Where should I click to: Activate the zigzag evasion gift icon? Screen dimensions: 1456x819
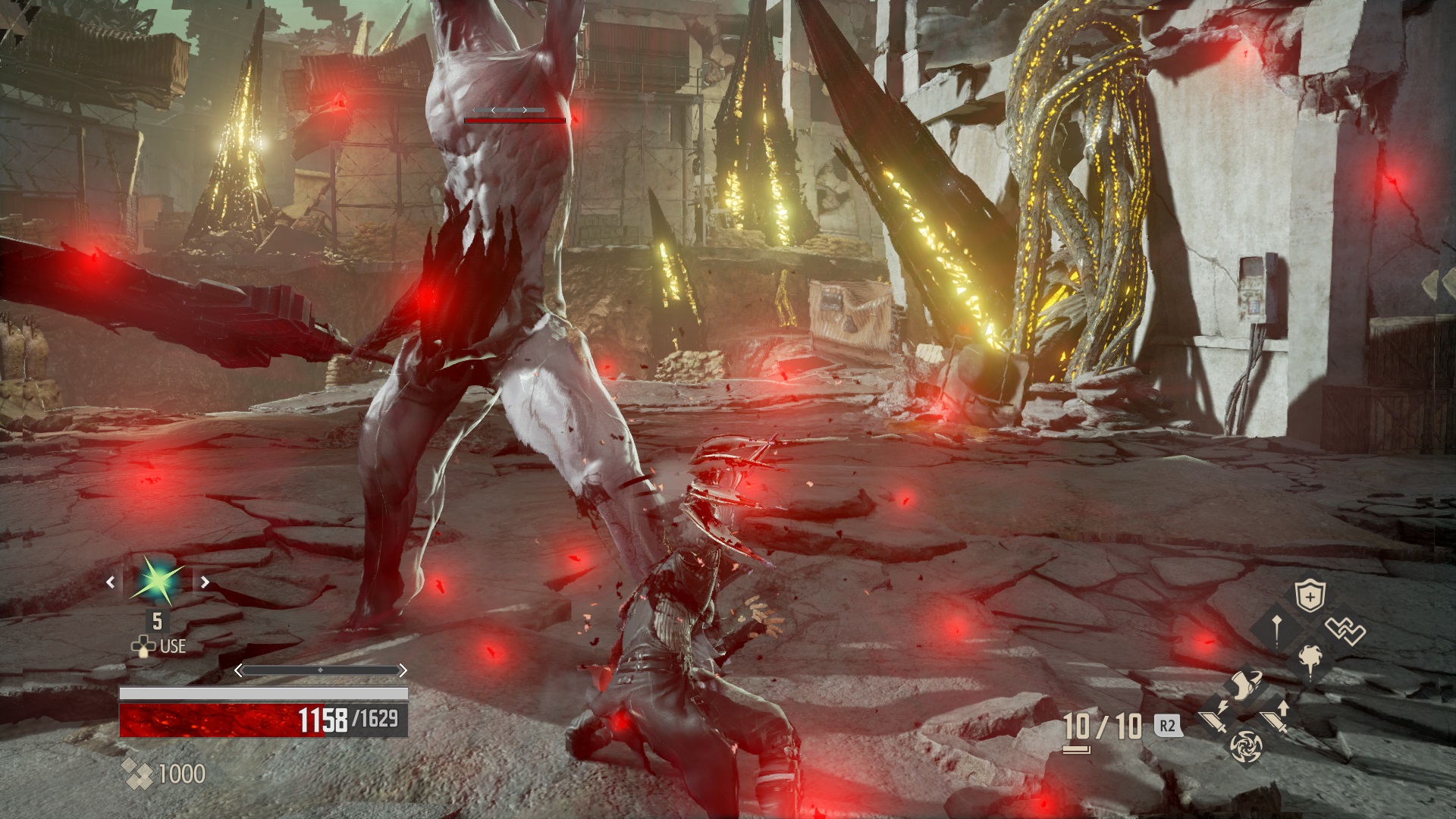tap(1345, 632)
